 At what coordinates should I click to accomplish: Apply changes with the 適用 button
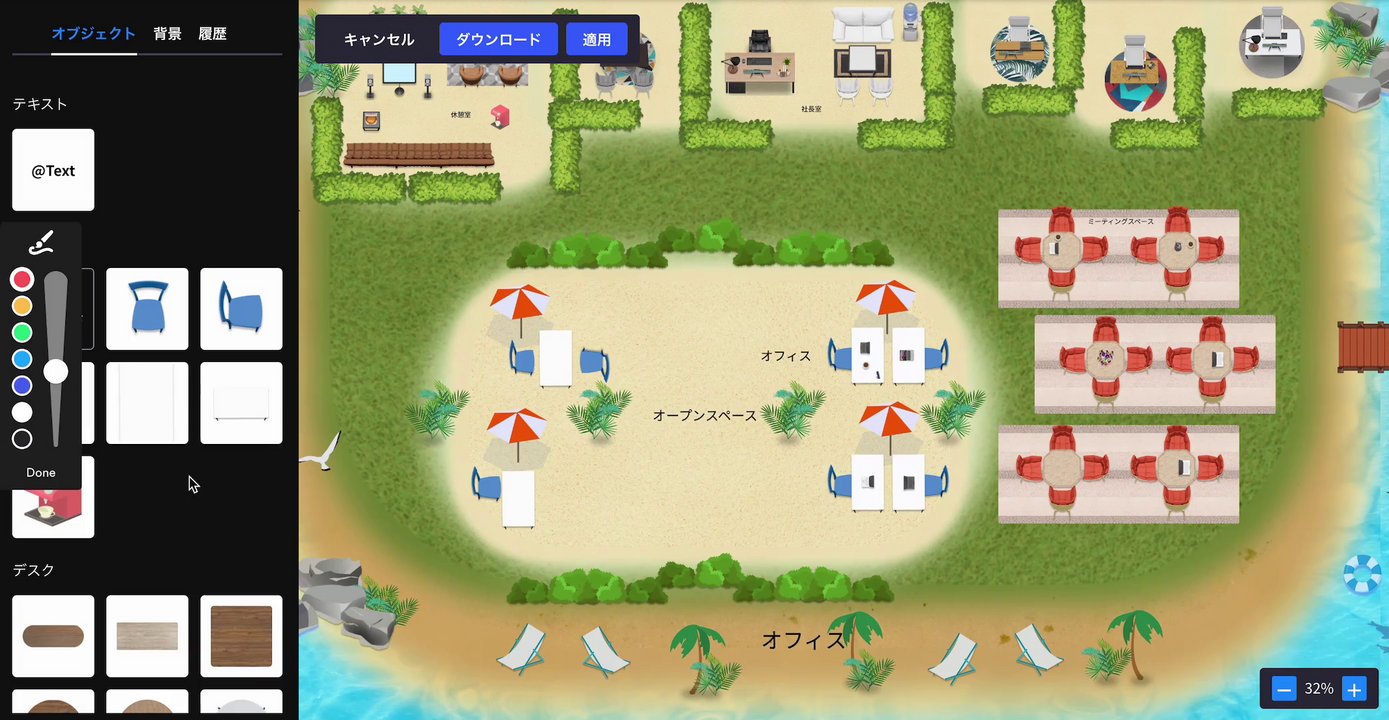point(597,40)
